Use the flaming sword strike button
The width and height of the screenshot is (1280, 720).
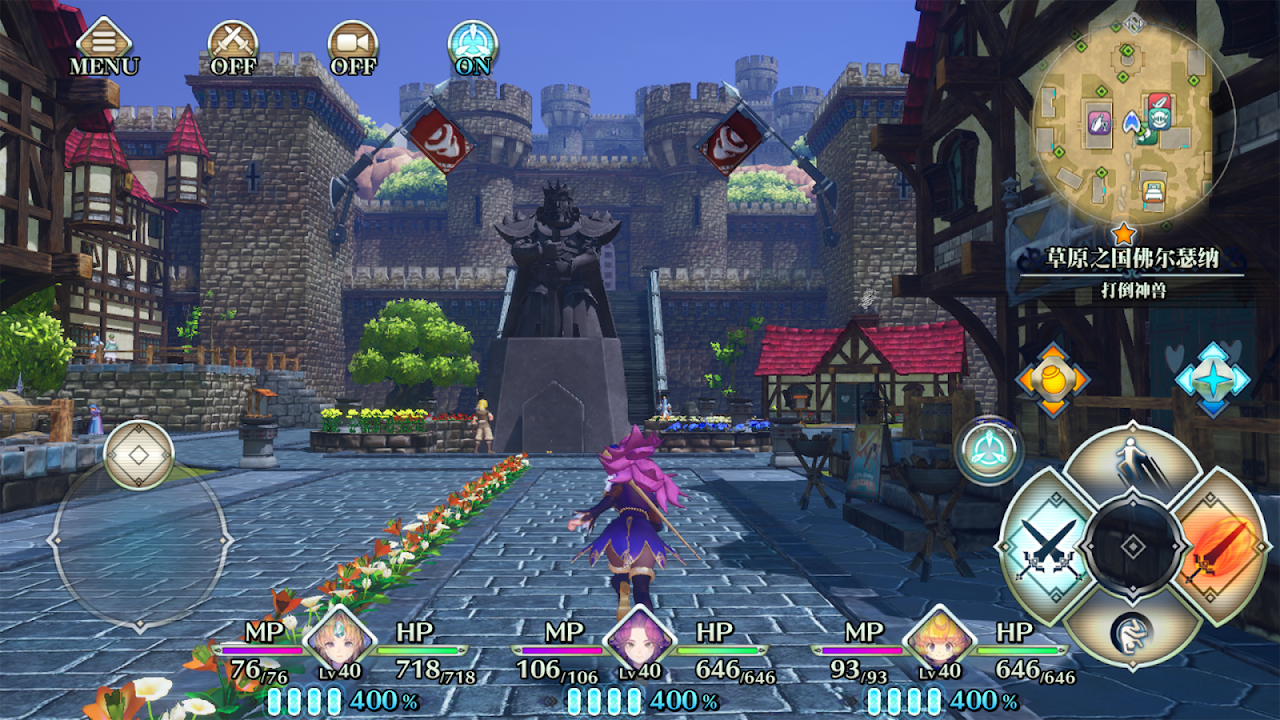(x=1222, y=547)
